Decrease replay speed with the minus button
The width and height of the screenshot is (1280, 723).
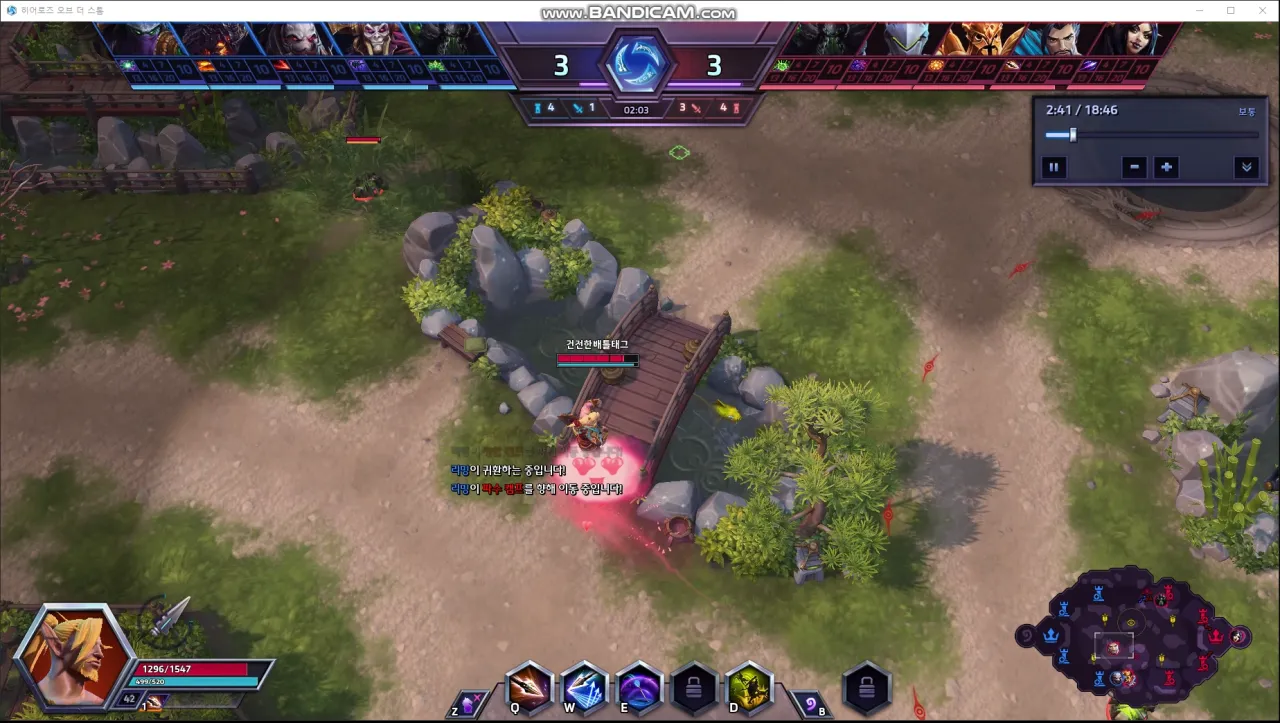tap(1133, 168)
